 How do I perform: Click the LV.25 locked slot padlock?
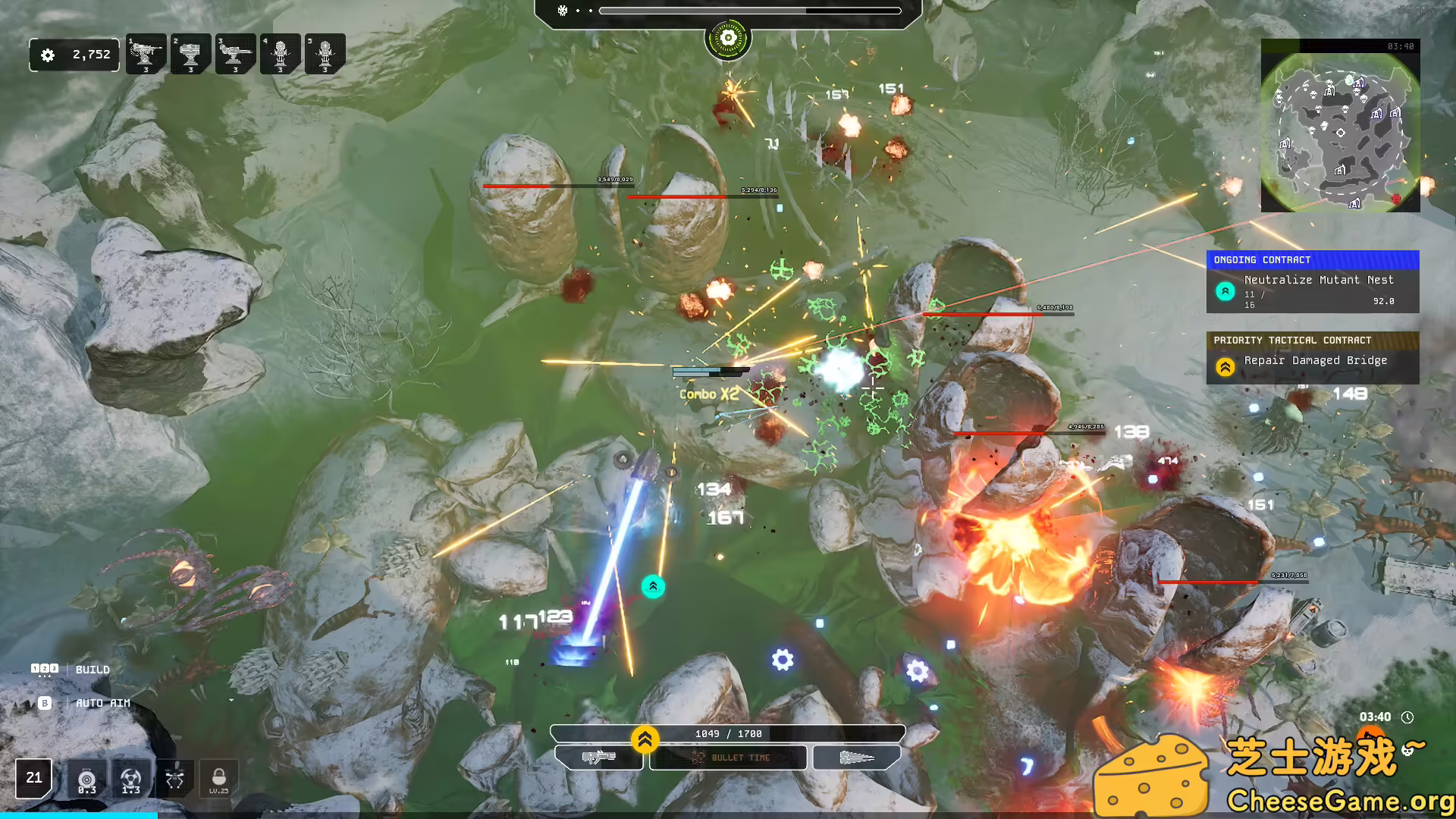[x=218, y=778]
